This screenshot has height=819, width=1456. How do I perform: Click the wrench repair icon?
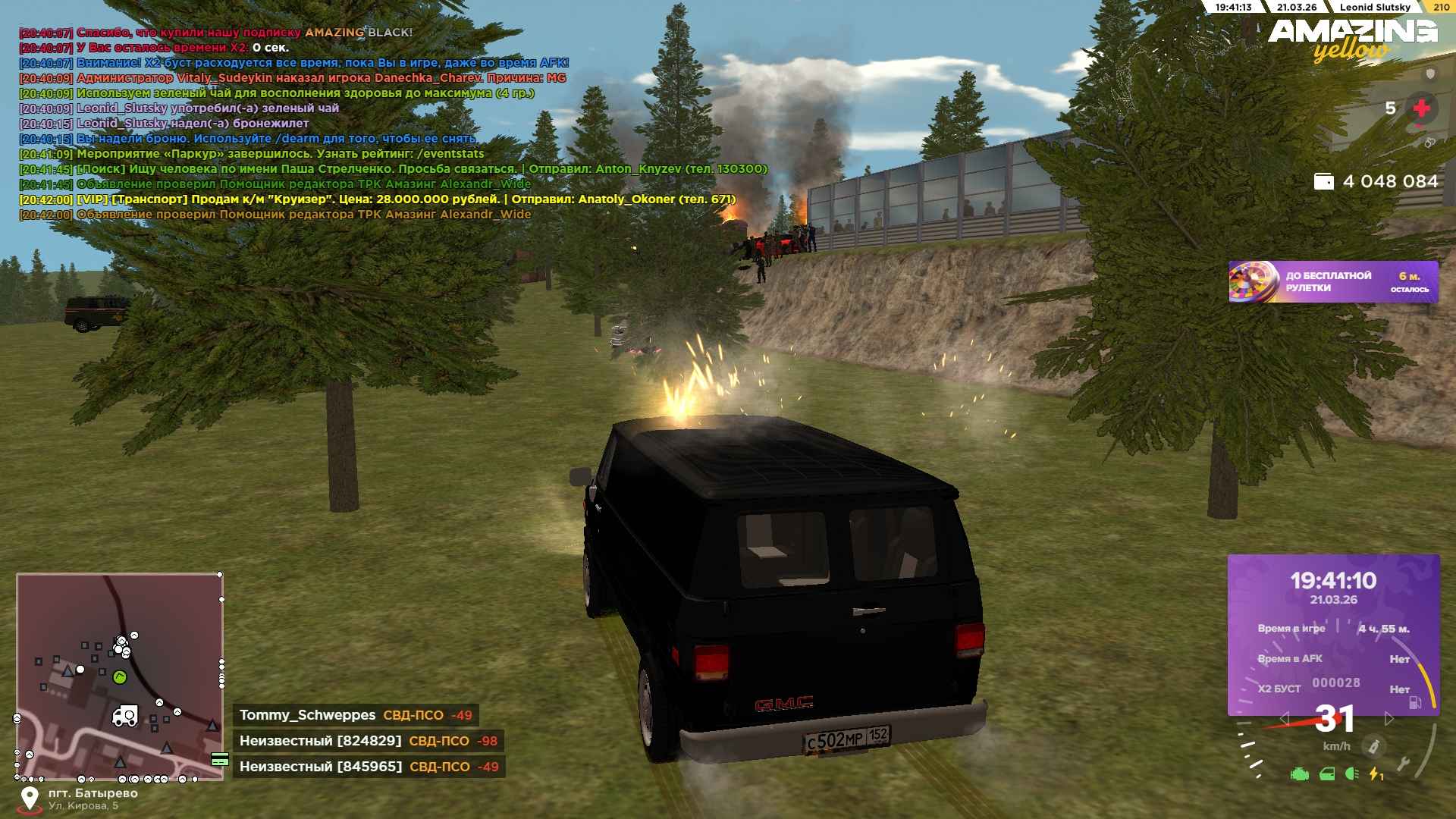pyautogui.click(x=1403, y=764)
